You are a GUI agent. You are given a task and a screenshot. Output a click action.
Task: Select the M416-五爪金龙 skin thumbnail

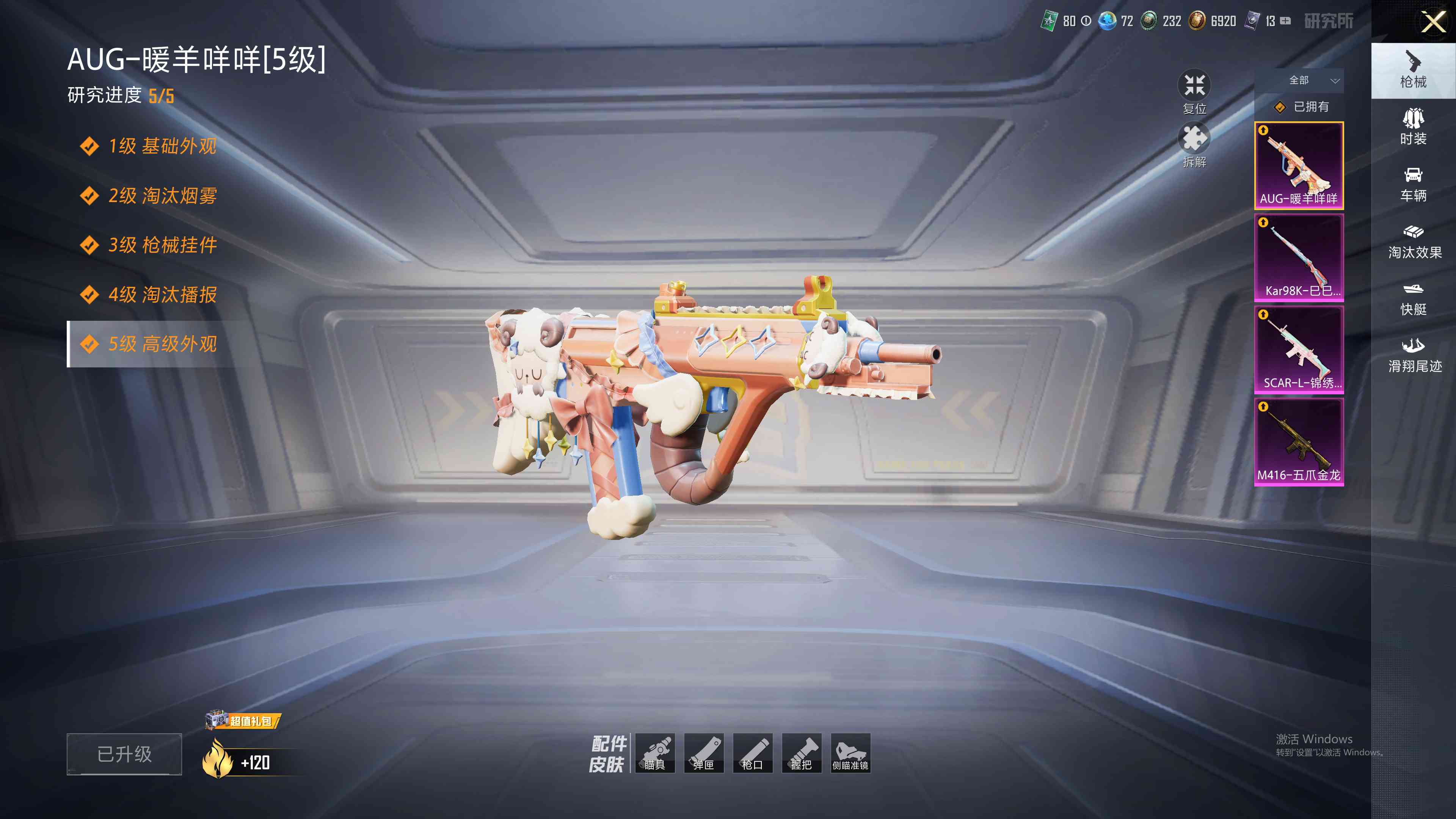click(1299, 441)
